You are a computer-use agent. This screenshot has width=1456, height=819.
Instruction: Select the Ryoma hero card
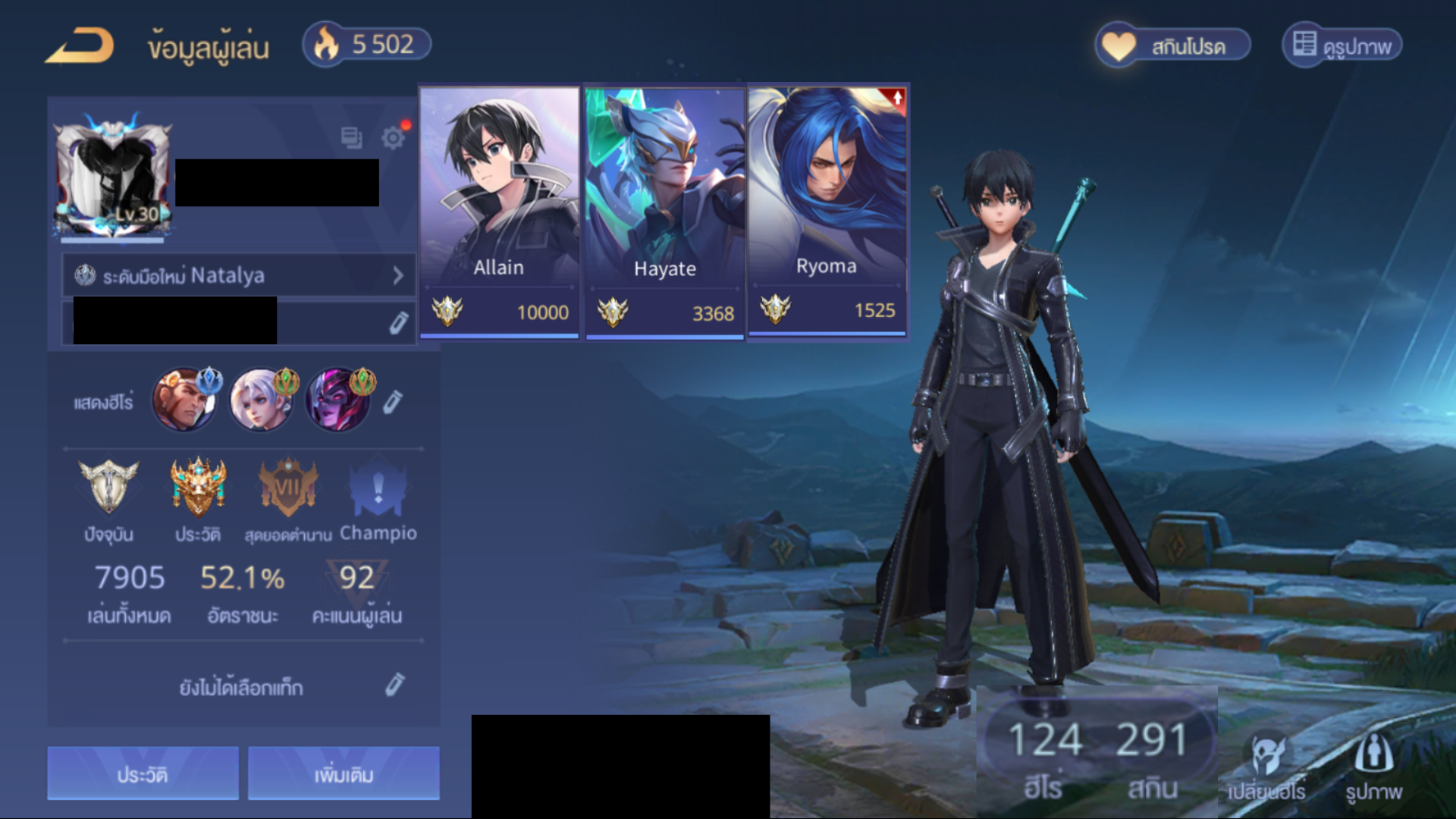(827, 209)
